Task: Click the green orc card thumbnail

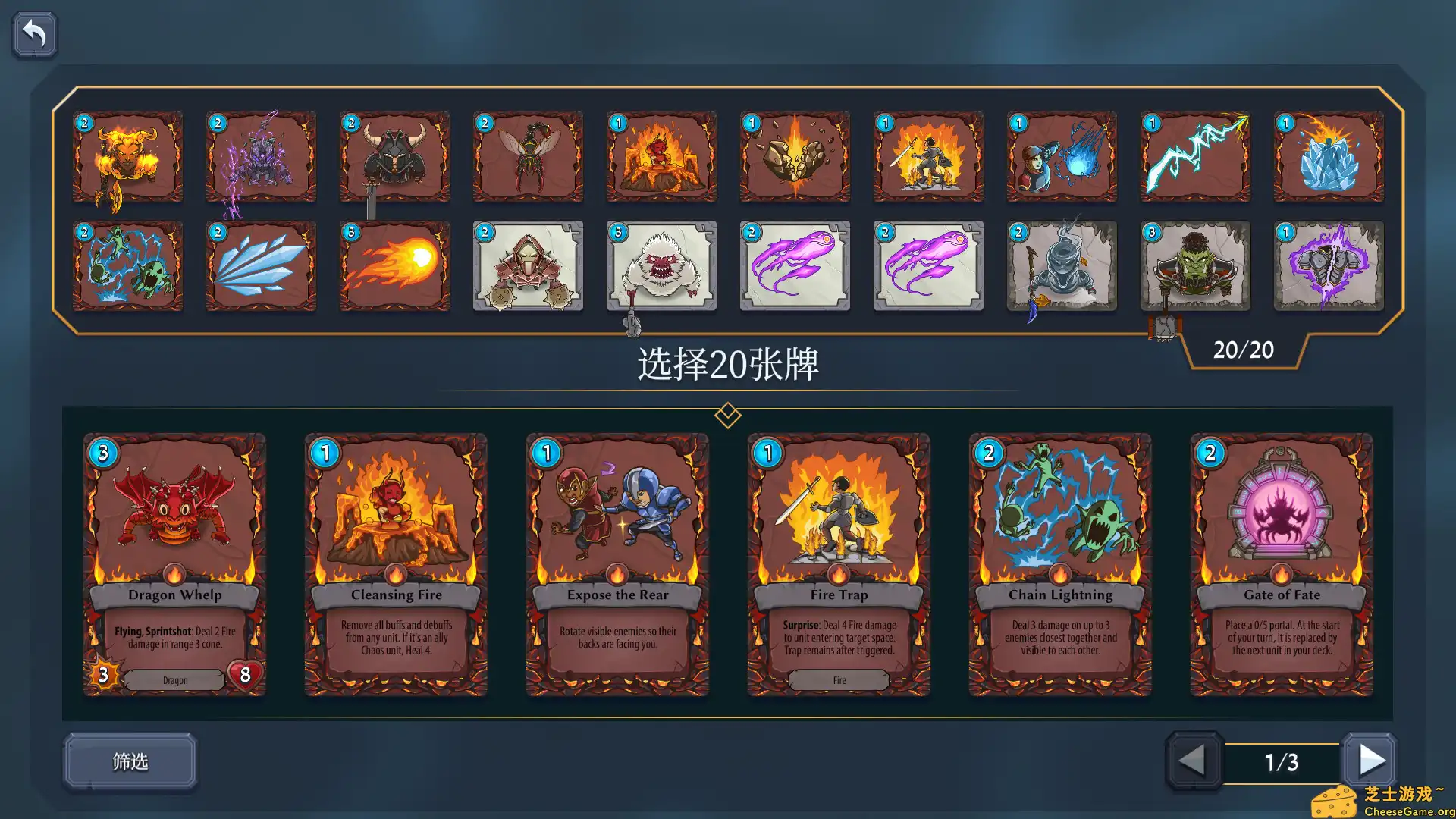Action: (1195, 267)
